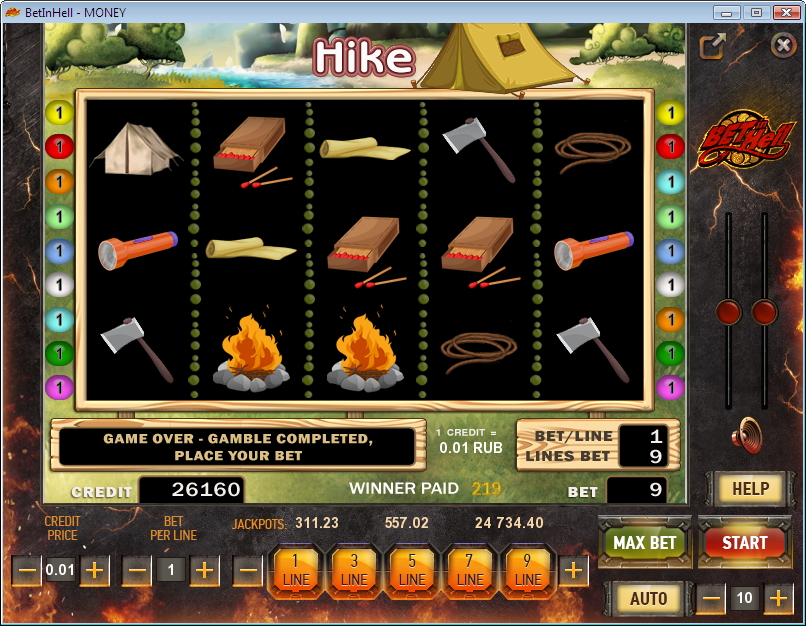Increase the credit price with plus
Viewport: 806px width, 626px height.
(x=95, y=571)
